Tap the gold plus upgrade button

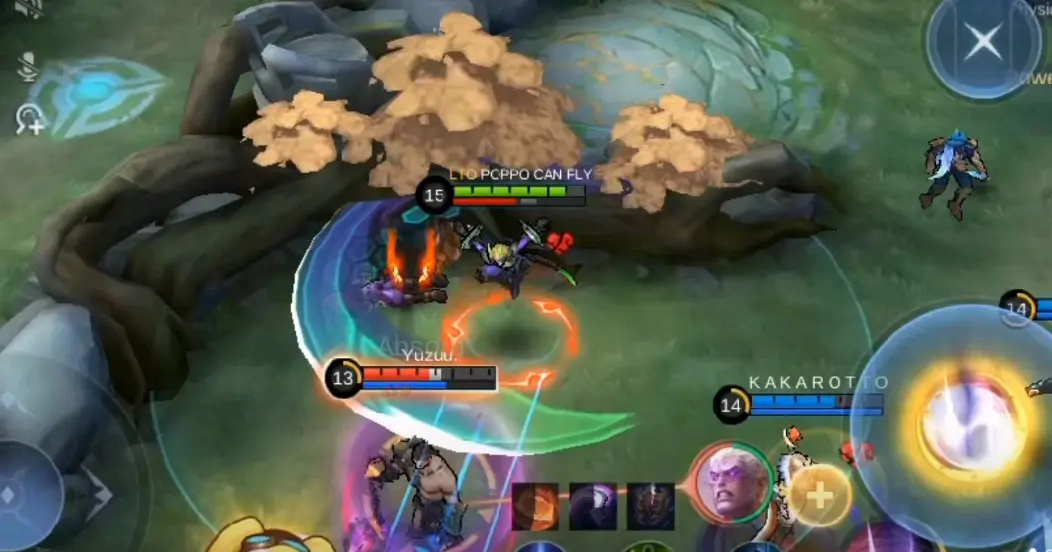pos(819,495)
